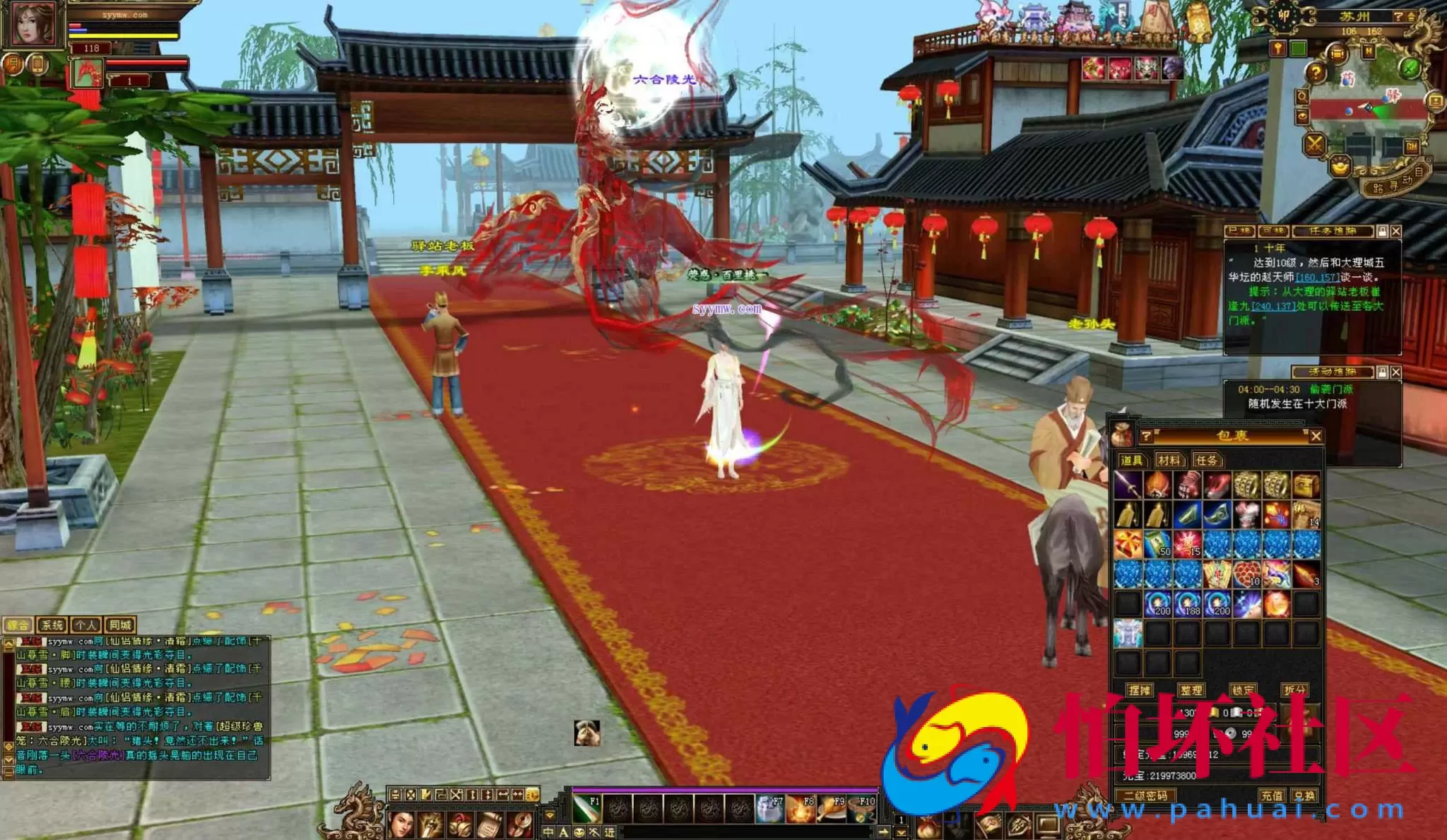The height and width of the screenshot is (840, 1447).
Task: Click the eye icon on the minimap sidebar
Action: click(x=1303, y=116)
